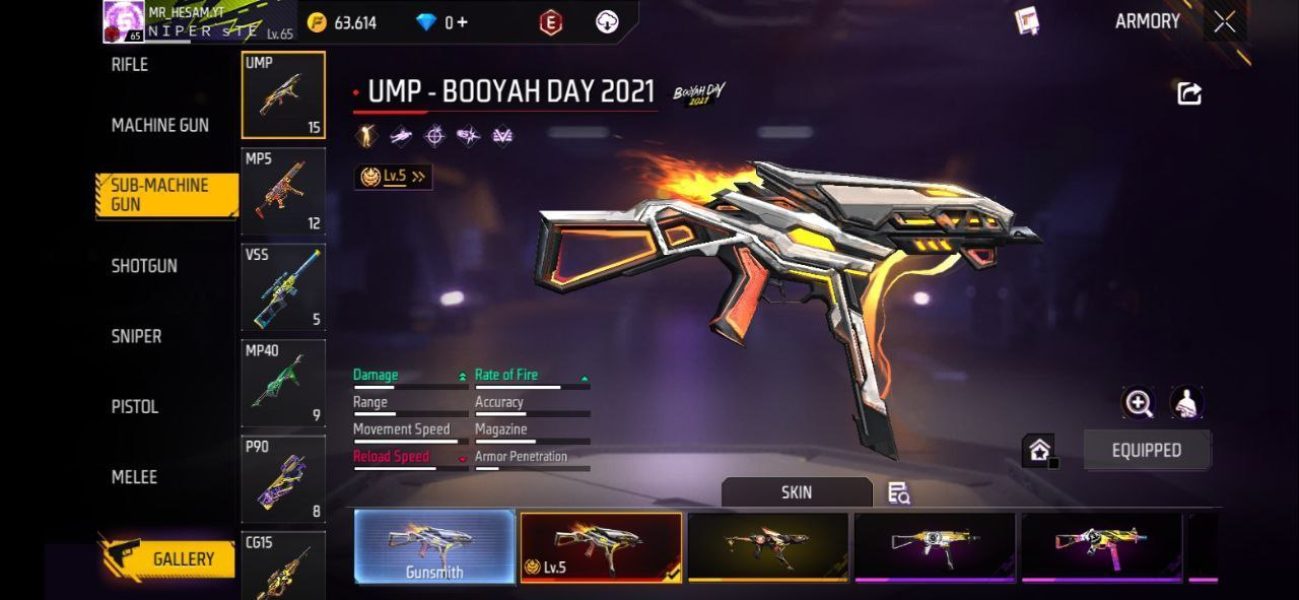Viewport: 1299px width, 600px height.
Task: Share the UMP skin
Action: pos(1189,94)
